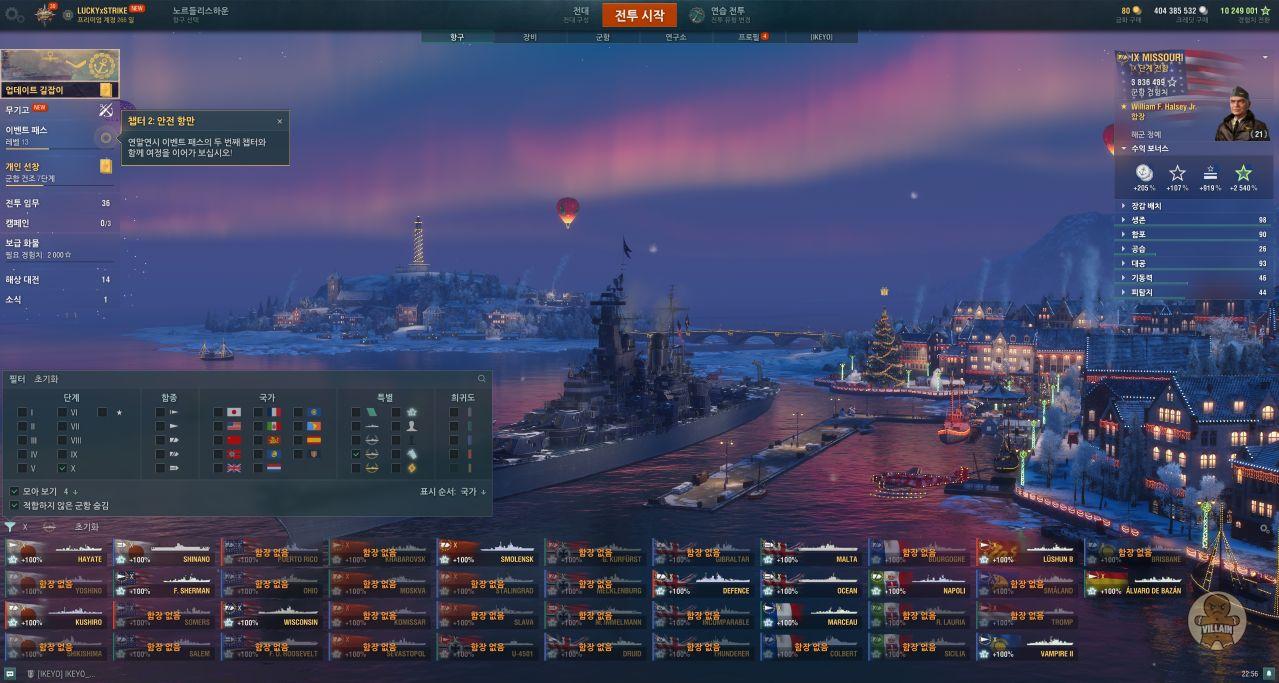Switch to the 장비 tab
Screen dimensions: 1279x683
pyautogui.click(x=529, y=37)
